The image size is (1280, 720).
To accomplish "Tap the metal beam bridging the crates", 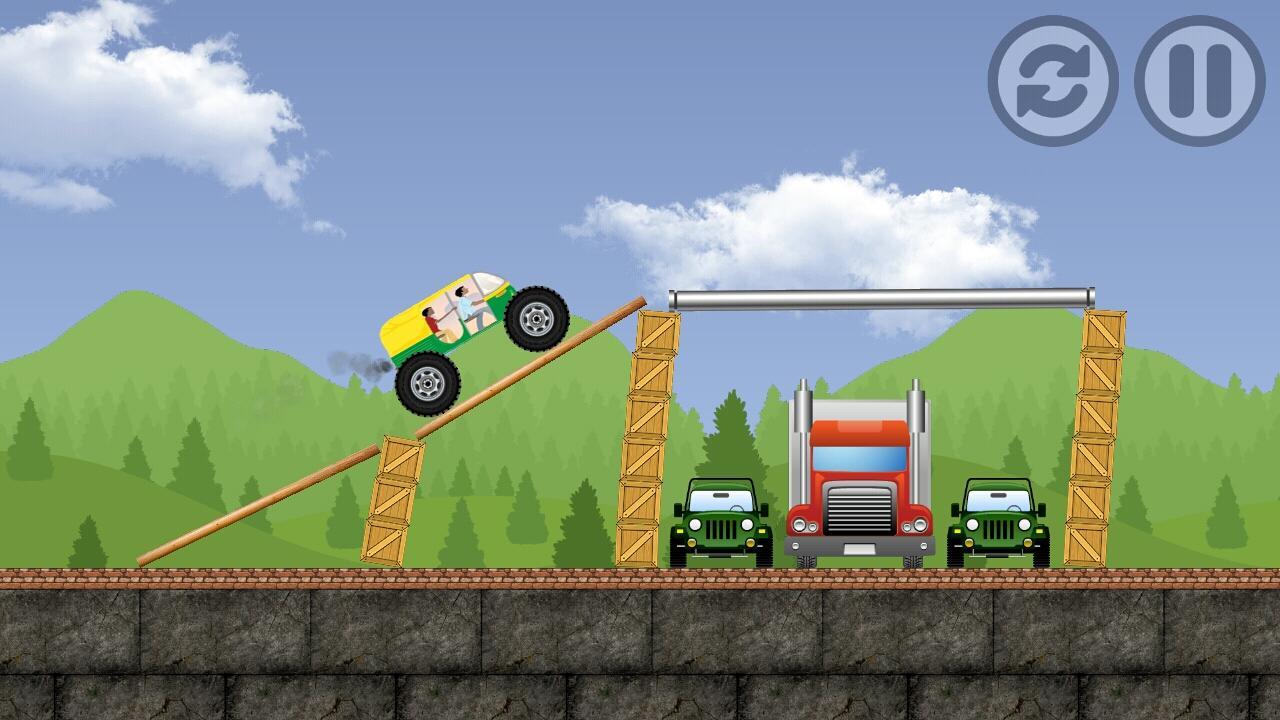I will click(880, 298).
